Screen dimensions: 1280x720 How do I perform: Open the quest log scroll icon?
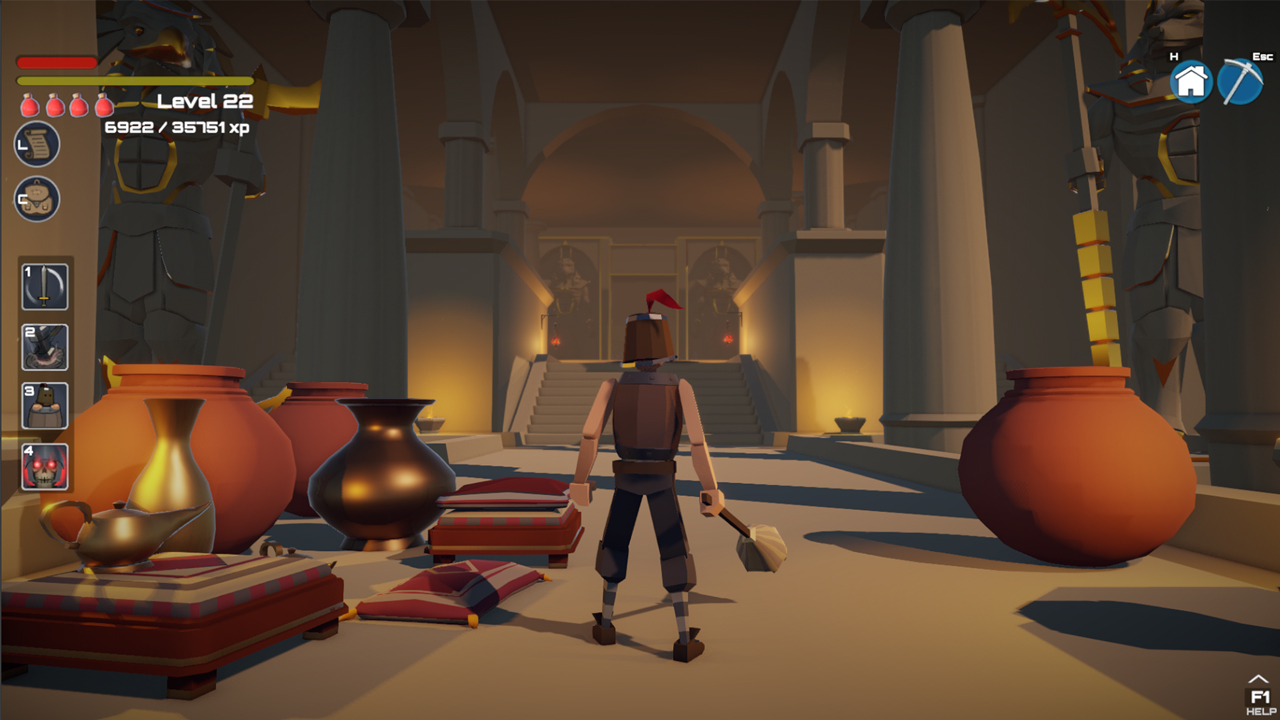pyautogui.click(x=35, y=143)
